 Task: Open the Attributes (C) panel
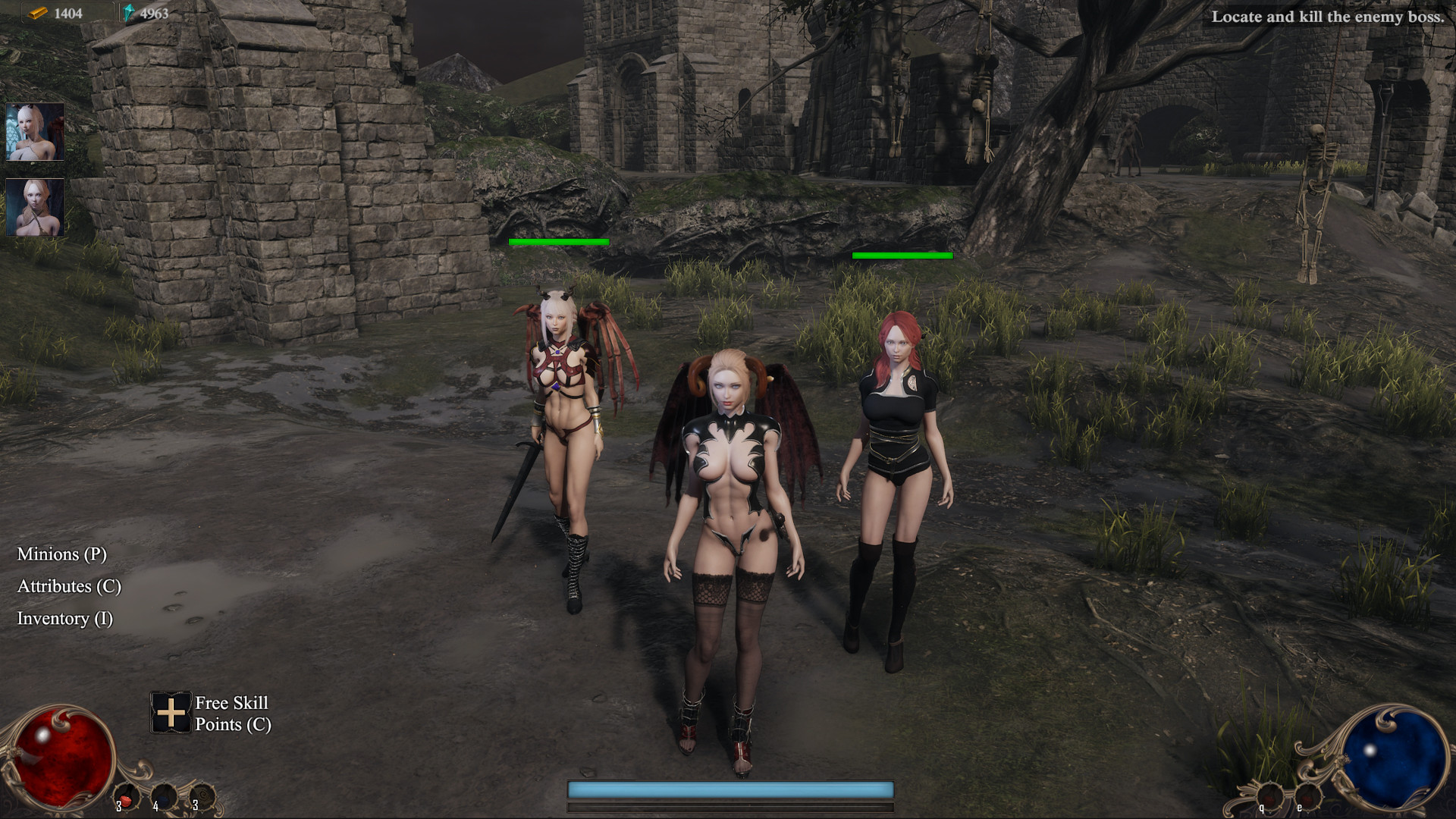coord(67,587)
